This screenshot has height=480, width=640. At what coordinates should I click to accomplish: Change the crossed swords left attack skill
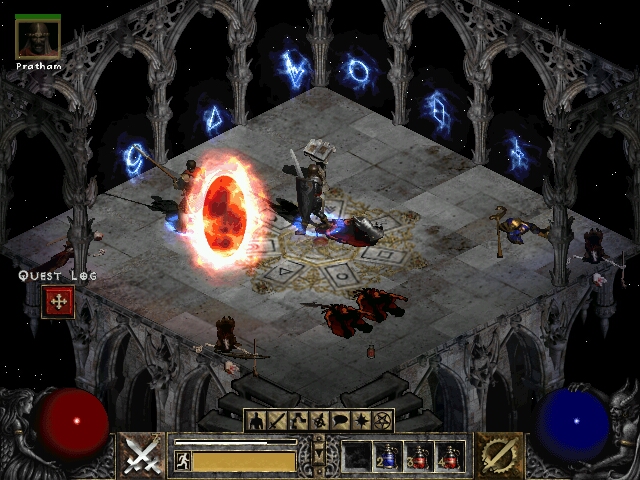[143, 456]
